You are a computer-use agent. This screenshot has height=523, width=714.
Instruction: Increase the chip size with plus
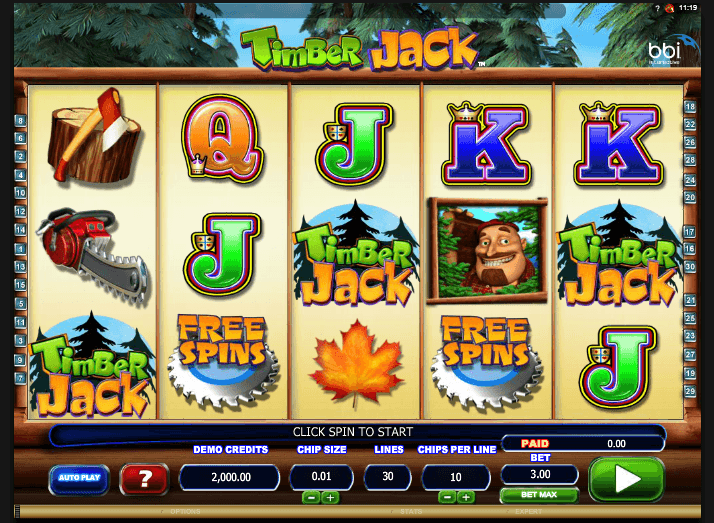(330, 497)
